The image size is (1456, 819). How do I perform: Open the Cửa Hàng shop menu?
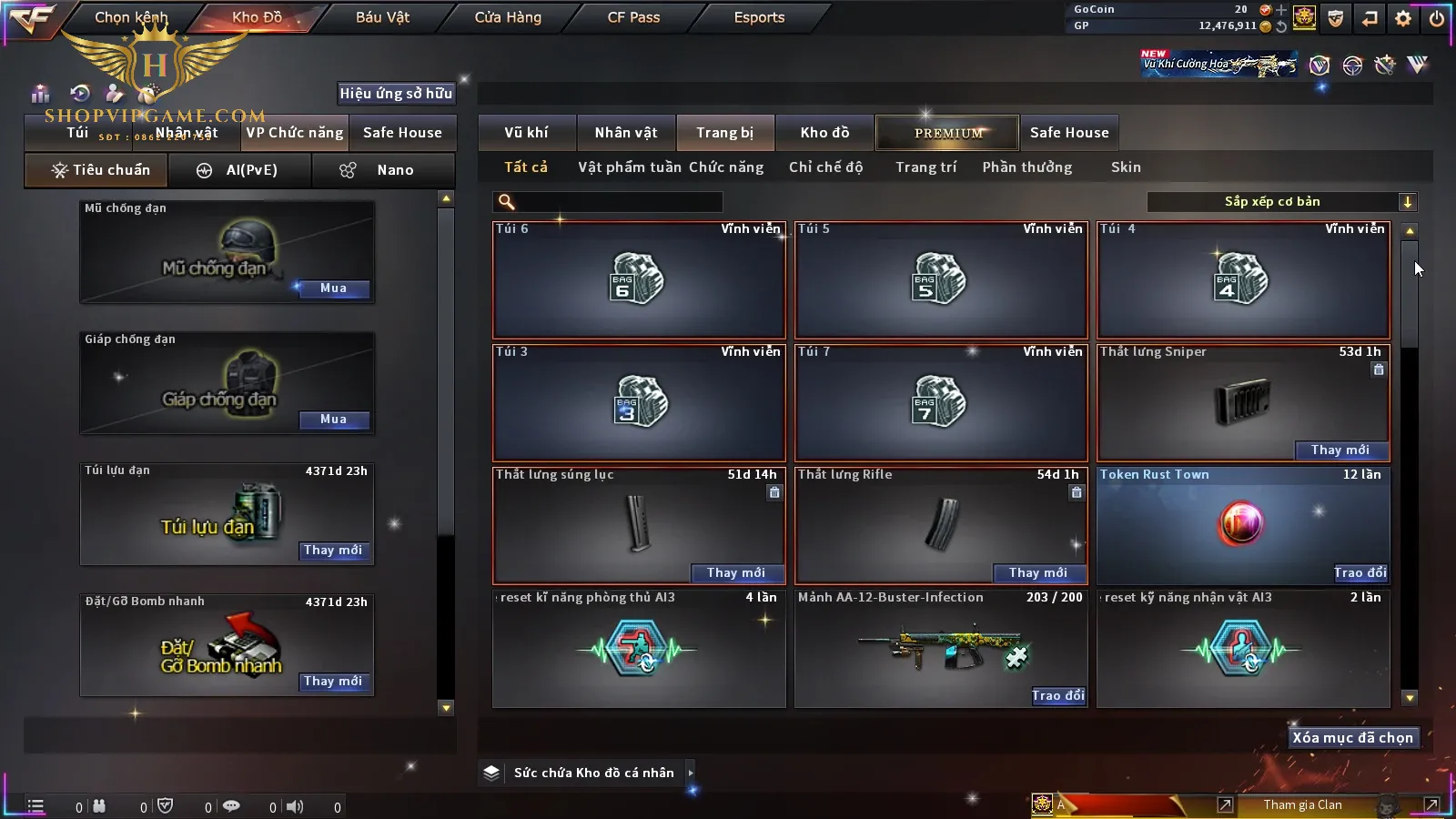click(x=508, y=17)
